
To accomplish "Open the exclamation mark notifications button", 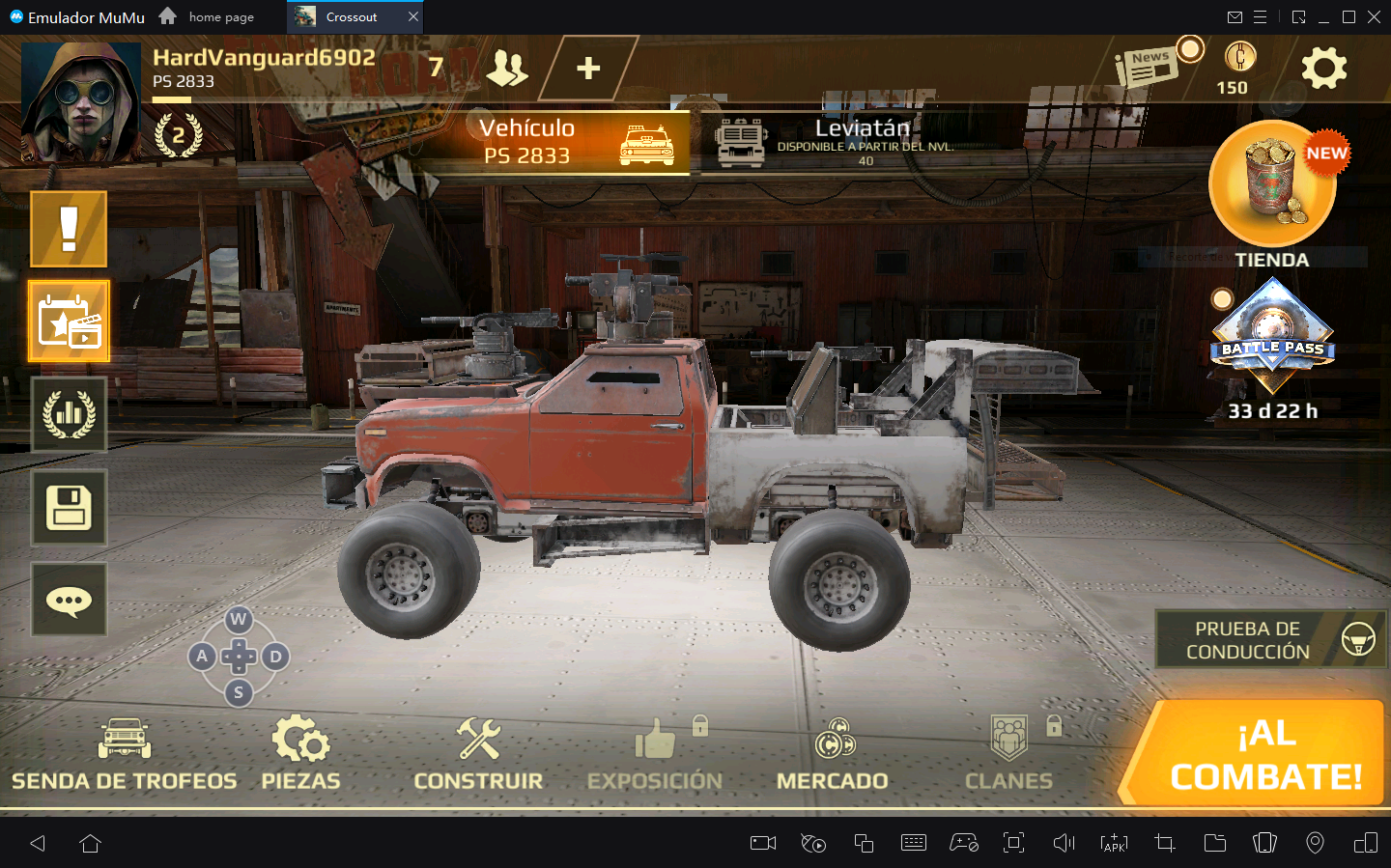I will point(69,229).
